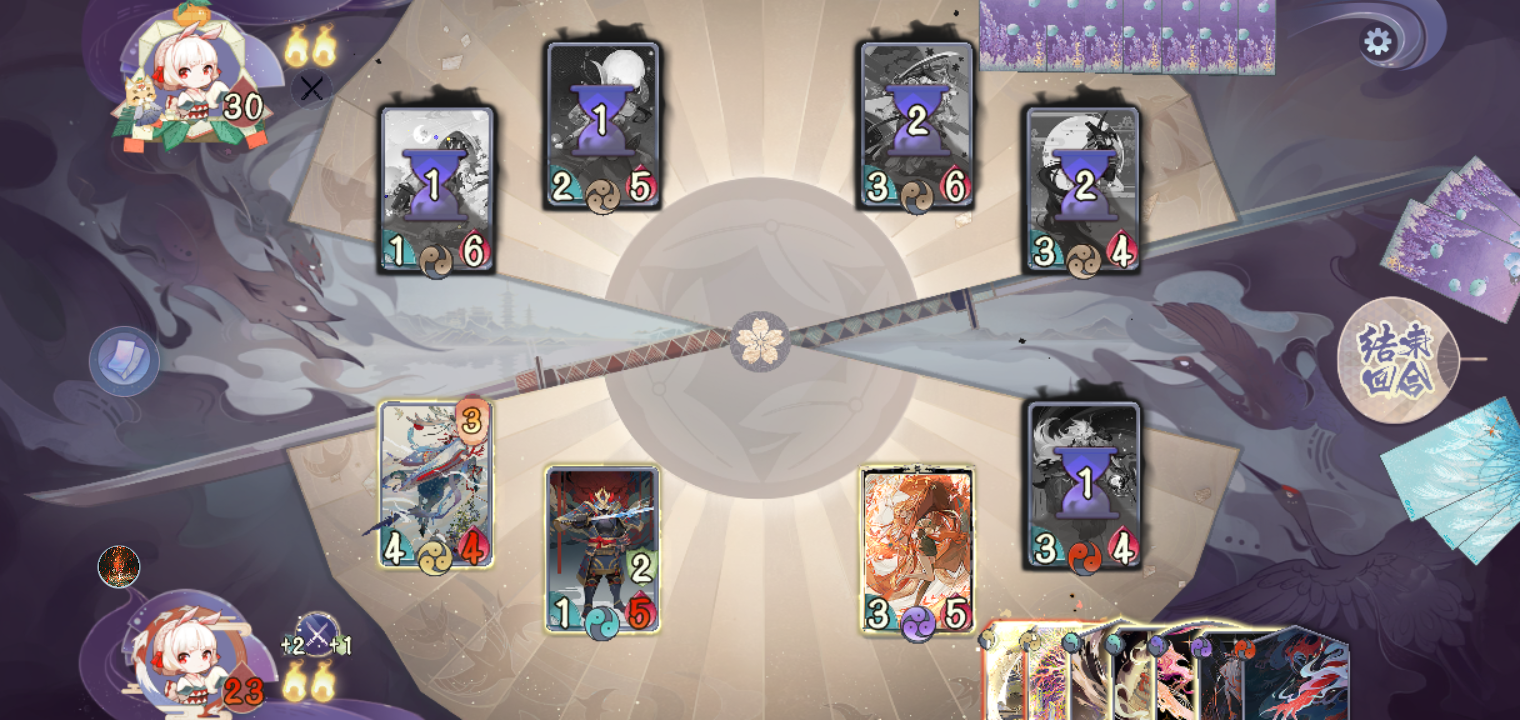Screen dimensions: 1520x720
Task: Click your 23 health counter
Action: coord(246,690)
